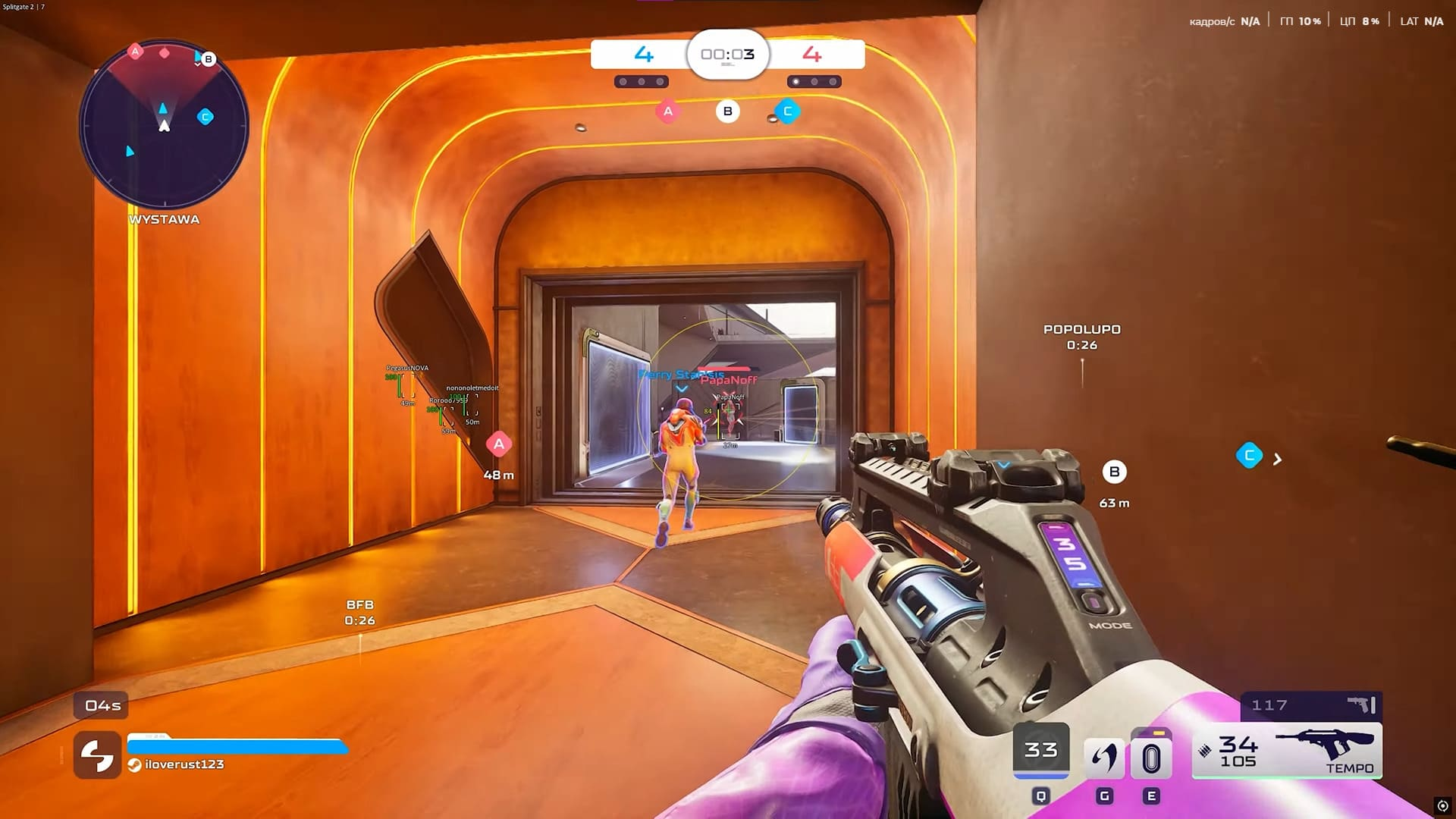1456x819 pixels.
Task: Activate the ability showing the 33 cooldown
Action: (1040, 750)
